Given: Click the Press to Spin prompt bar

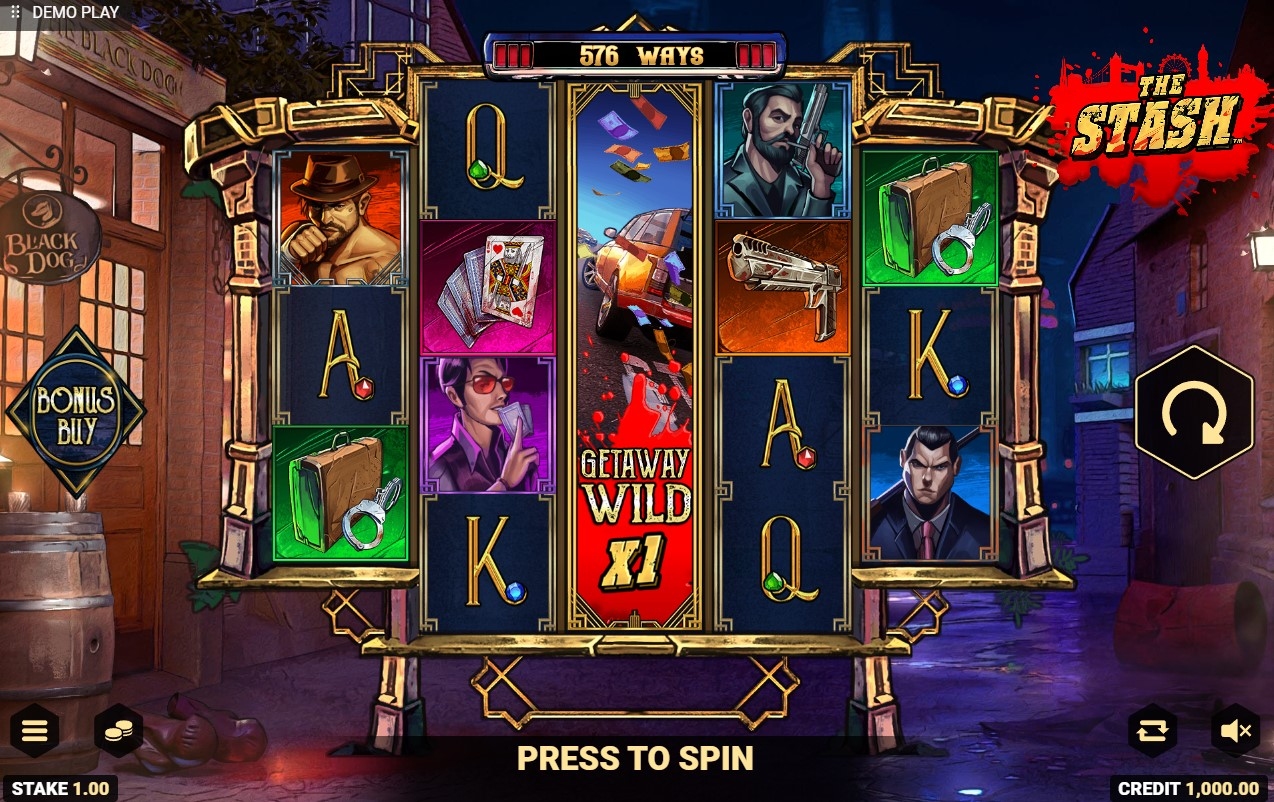Looking at the screenshot, I should pyautogui.click(x=635, y=759).
